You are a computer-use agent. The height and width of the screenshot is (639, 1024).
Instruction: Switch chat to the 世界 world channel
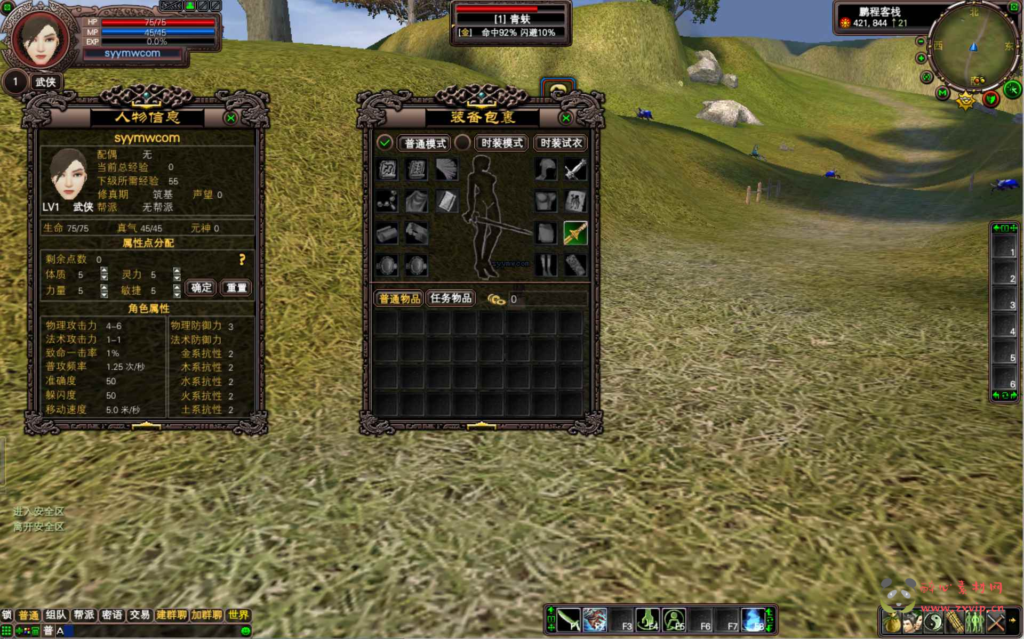[238, 615]
